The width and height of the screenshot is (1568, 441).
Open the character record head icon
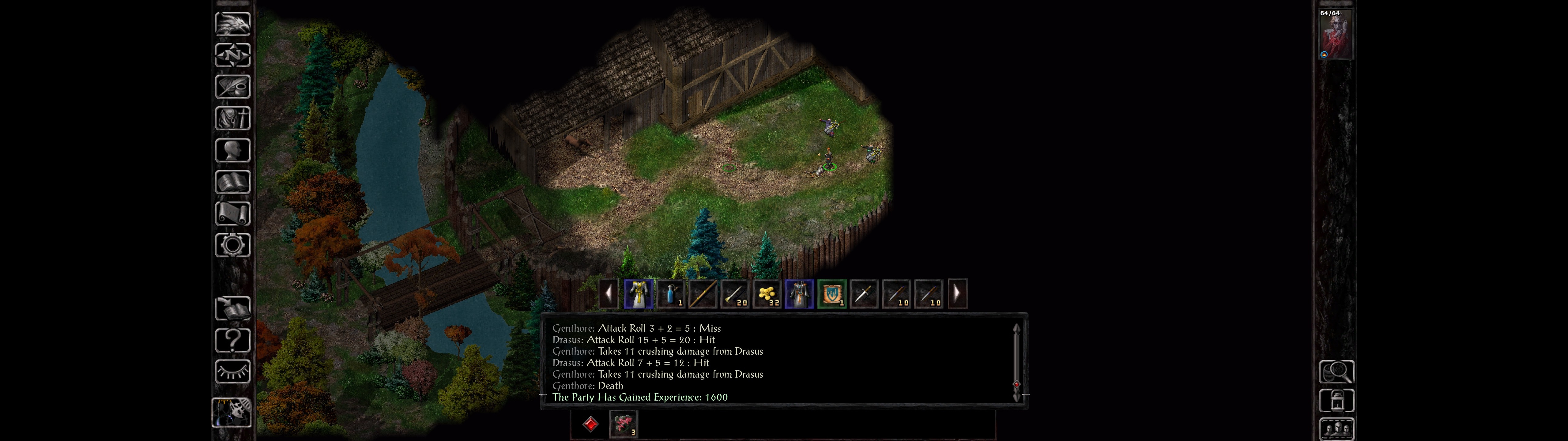(232, 150)
